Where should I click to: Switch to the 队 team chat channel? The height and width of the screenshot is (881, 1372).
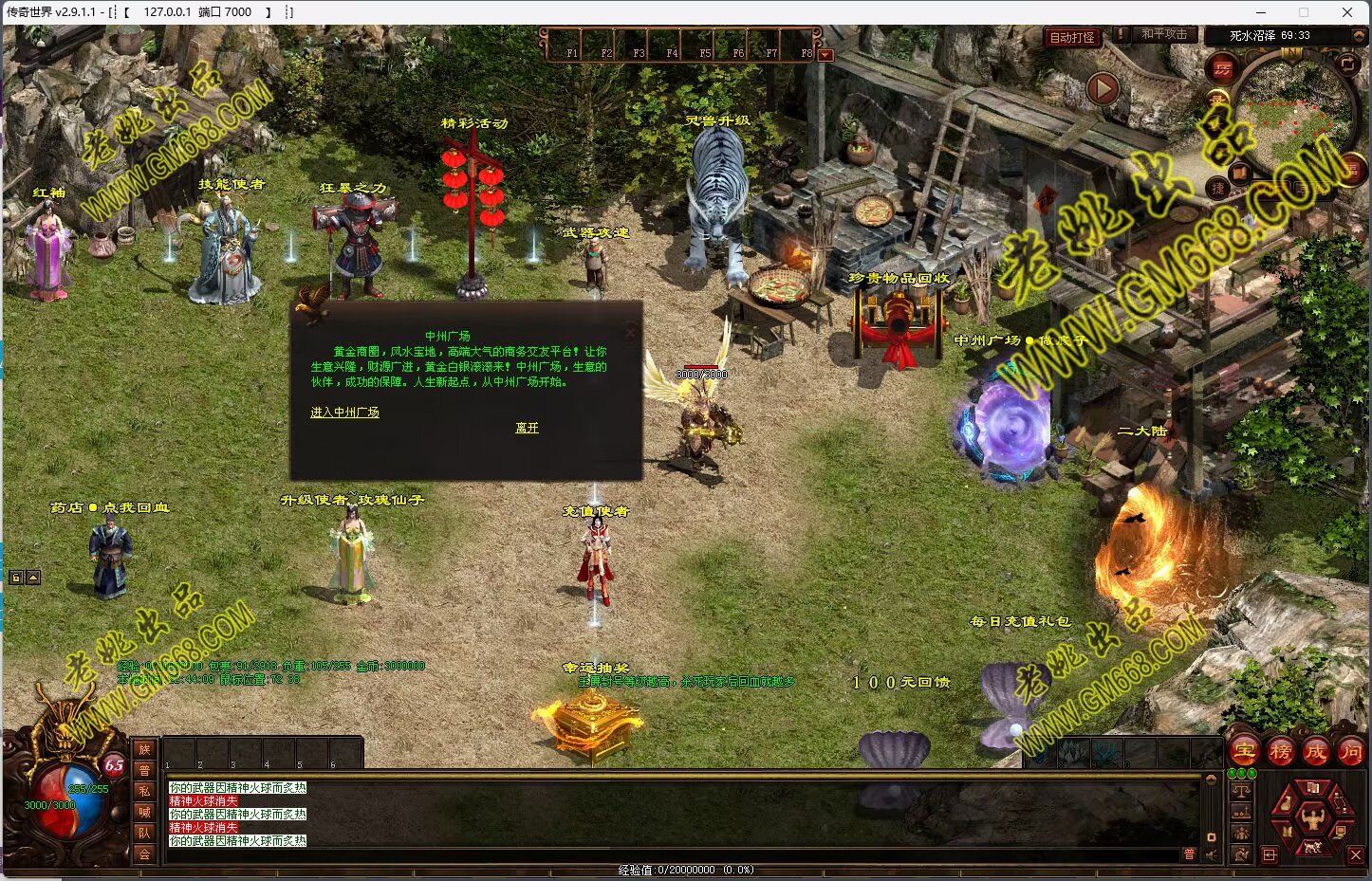(x=144, y=833)
